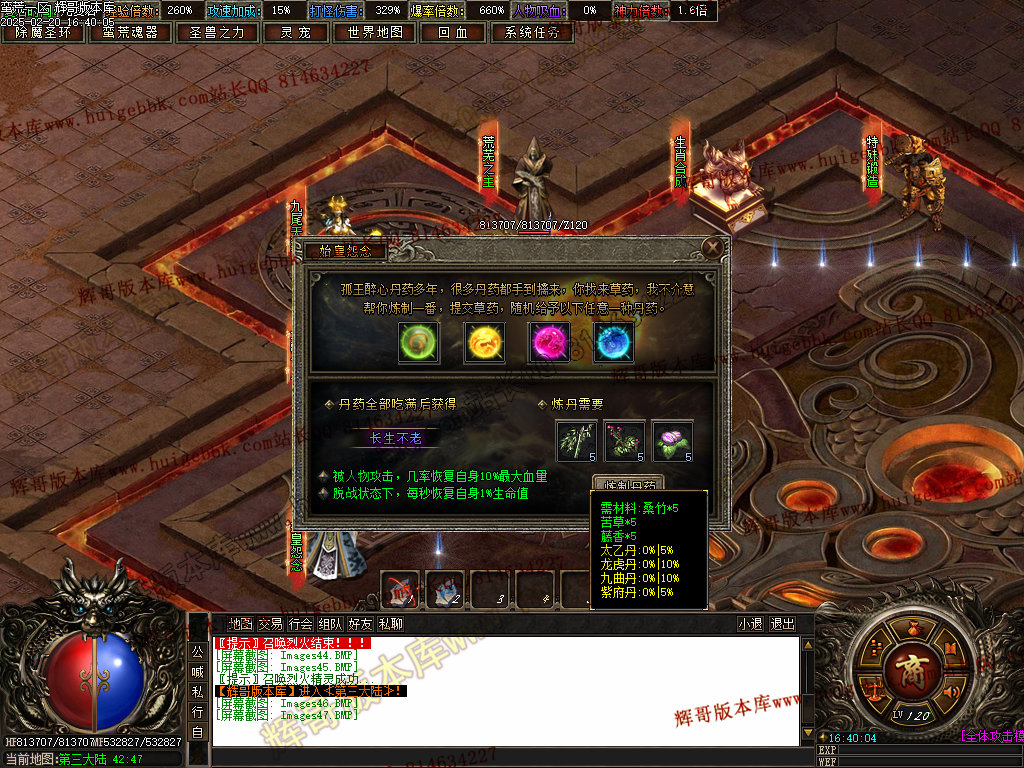Switch to the 交易 trade tab
The height and width of the screenshot is (768, 1024).
pos(270,624)
